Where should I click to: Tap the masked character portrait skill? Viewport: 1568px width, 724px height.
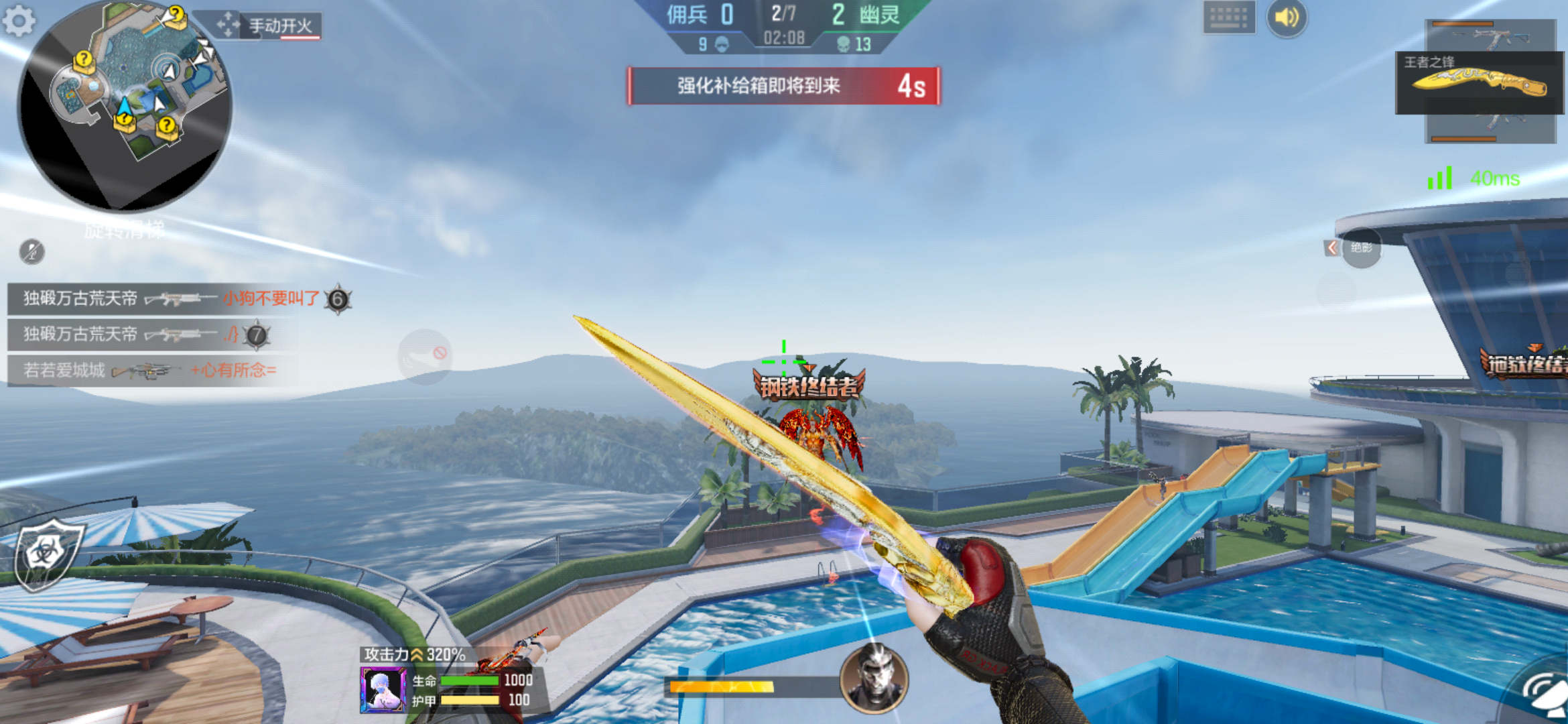click(x=874, y=678)
